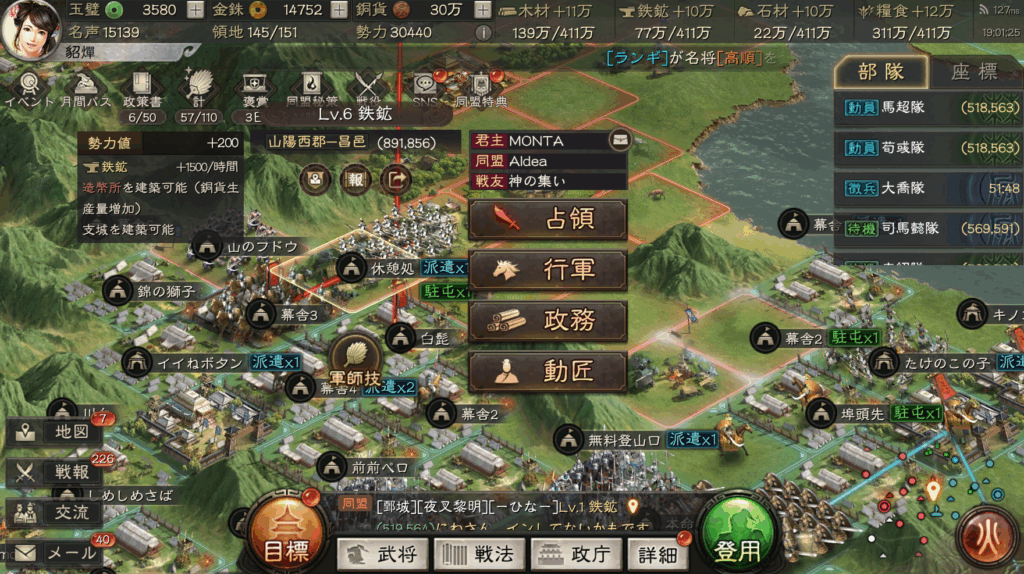Select the 行軍 (march) command
Screen dimensions: 1024x574
tap(547, 271)
